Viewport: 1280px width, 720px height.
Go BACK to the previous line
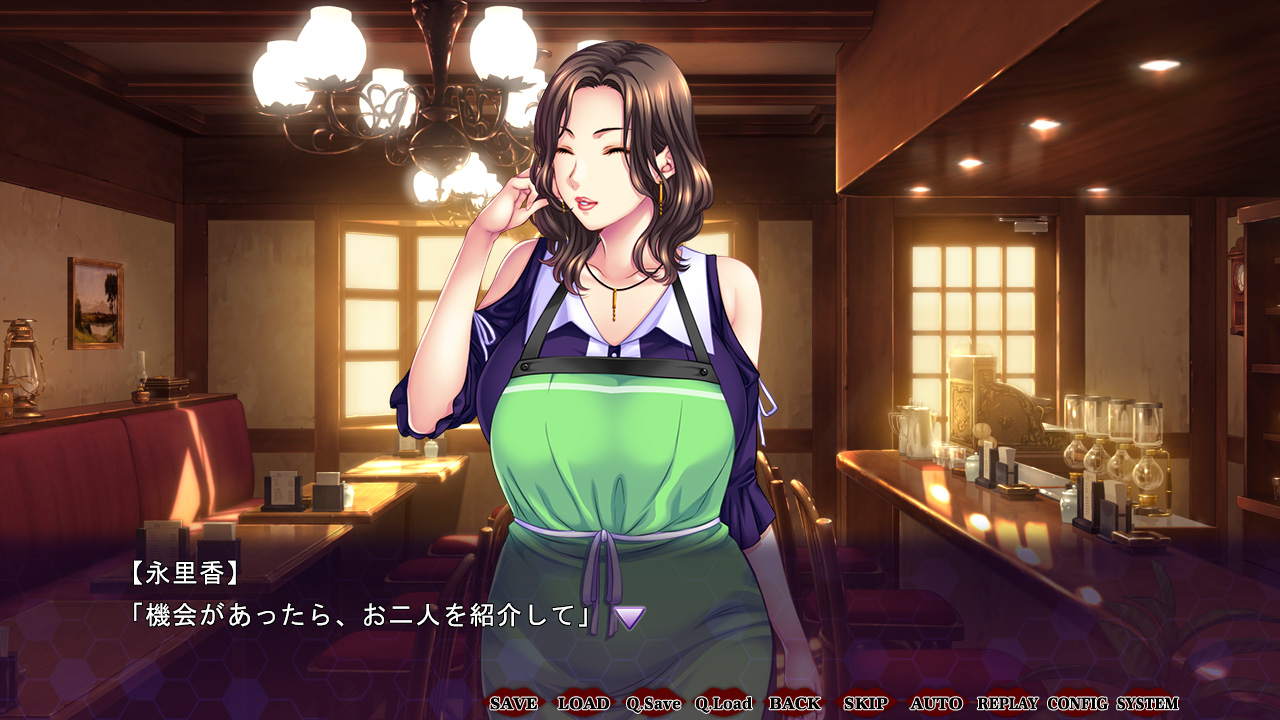pyautogui.click(x=795, y=703)
